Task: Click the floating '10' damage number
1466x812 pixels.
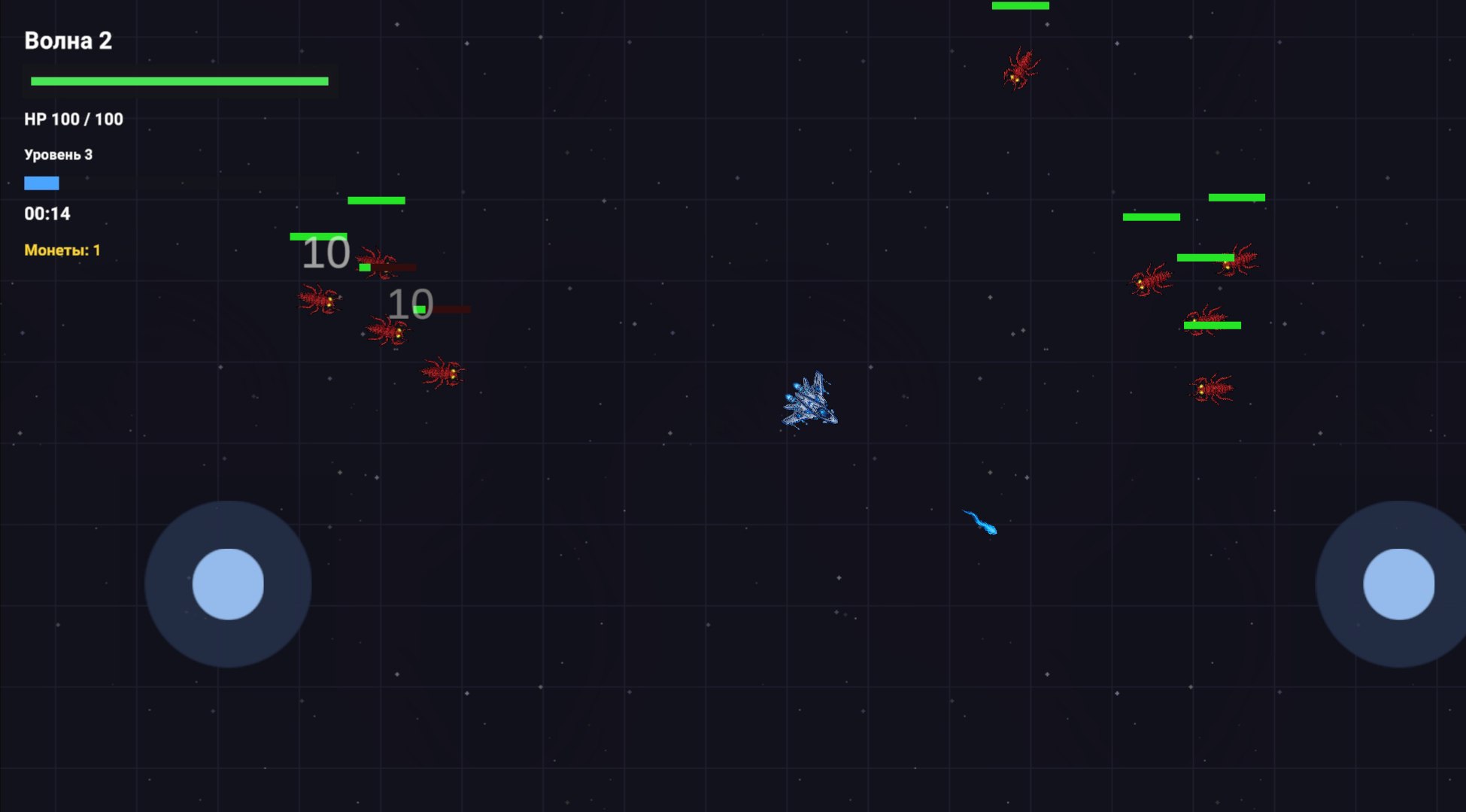Action: 326,253
